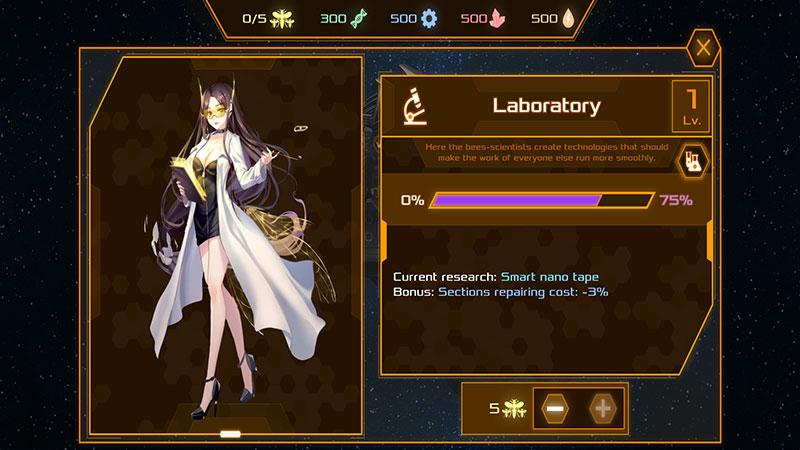Add a bee with the plus button
This screenshot has width=800, height=450.
coord(602,408)
